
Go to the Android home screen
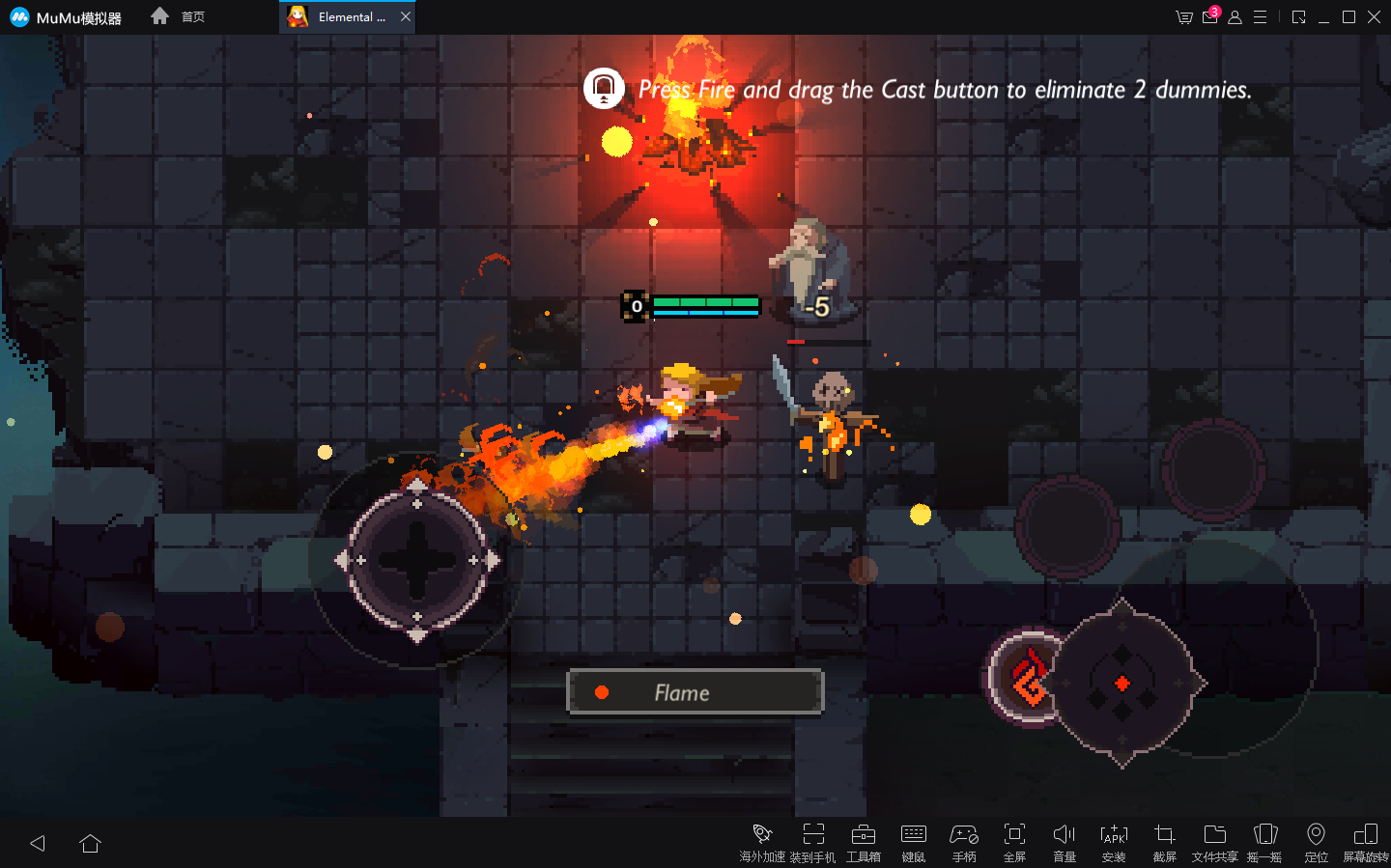click(x=91, y=843)
